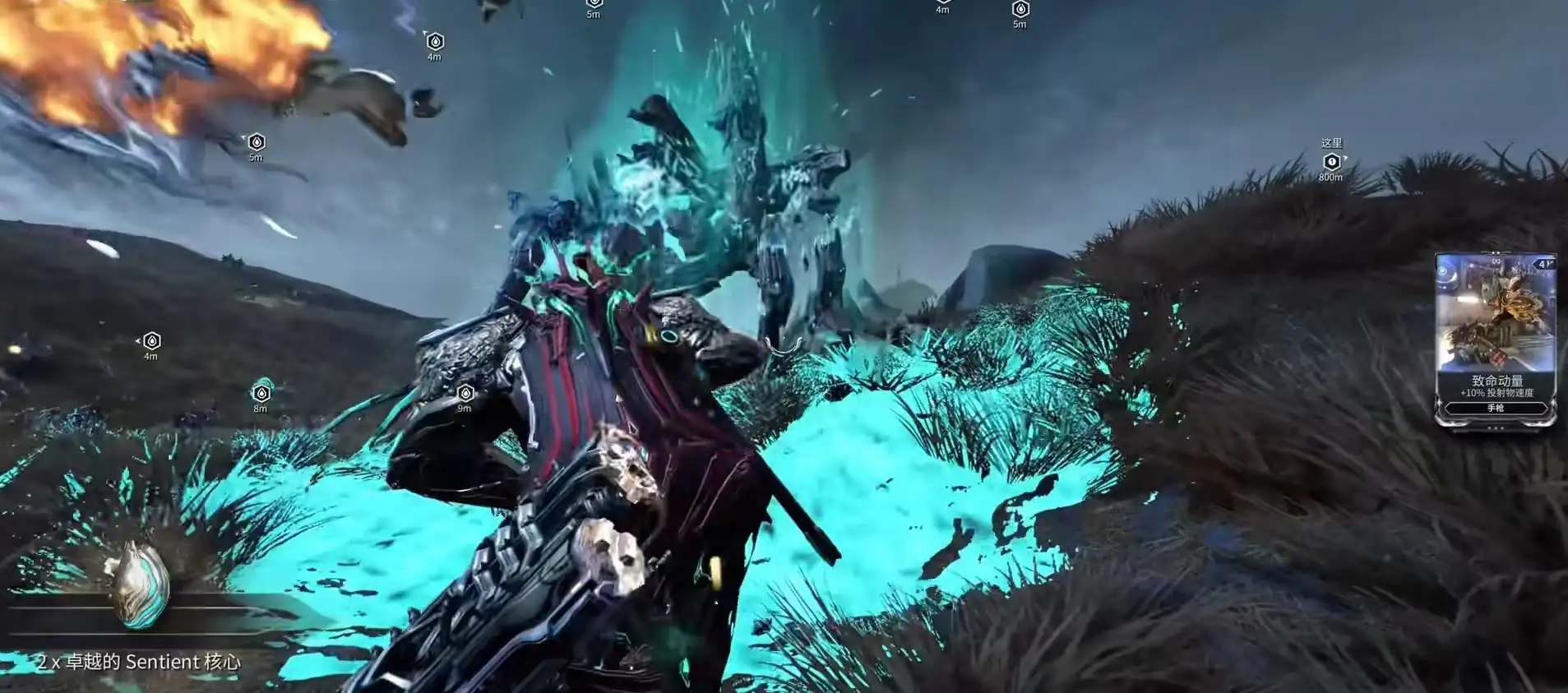
Task: Click the Sentient 核心 pickup icon
Action: [141, 585]
